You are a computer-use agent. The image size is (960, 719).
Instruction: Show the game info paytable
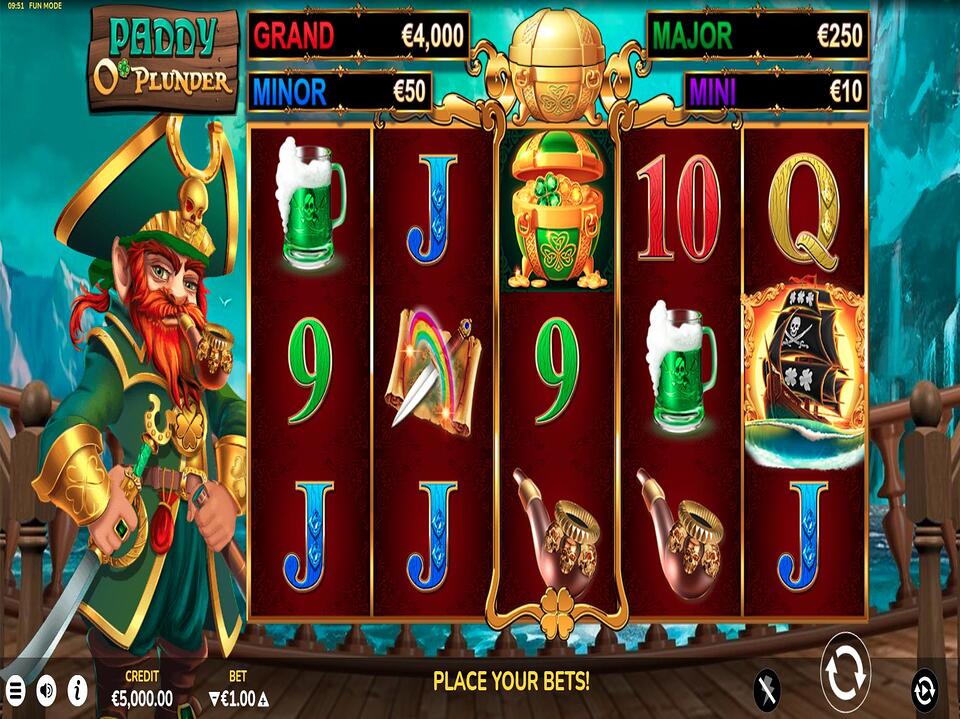click(x=77, y=689)
